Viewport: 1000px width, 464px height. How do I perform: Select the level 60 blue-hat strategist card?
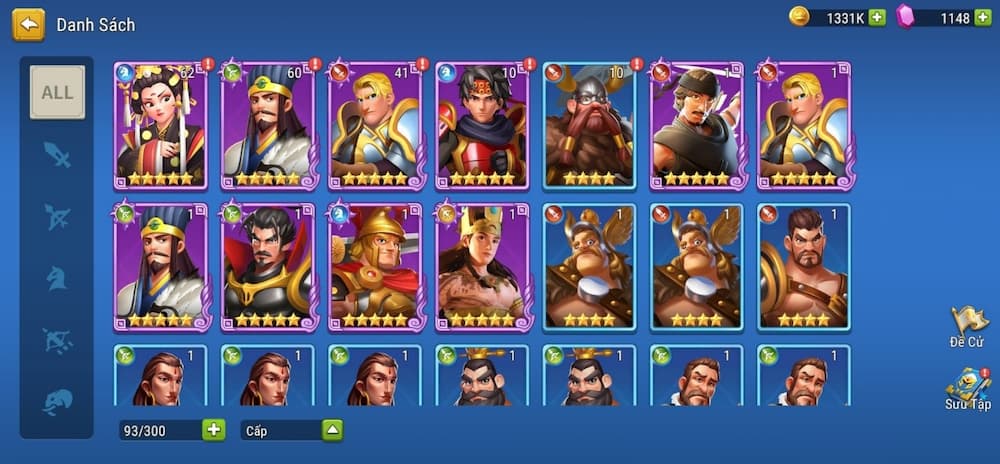click(x=267, y=125)
